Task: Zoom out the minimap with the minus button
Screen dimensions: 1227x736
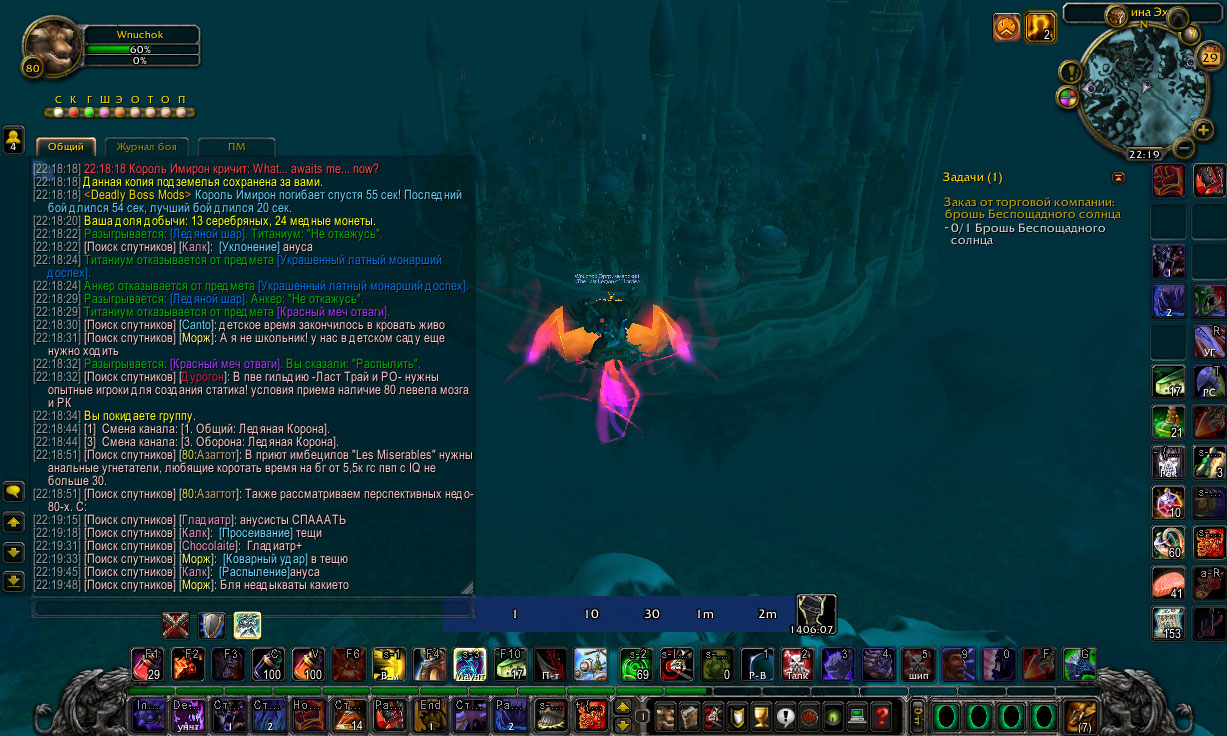Action: [x=1182, y=148]
